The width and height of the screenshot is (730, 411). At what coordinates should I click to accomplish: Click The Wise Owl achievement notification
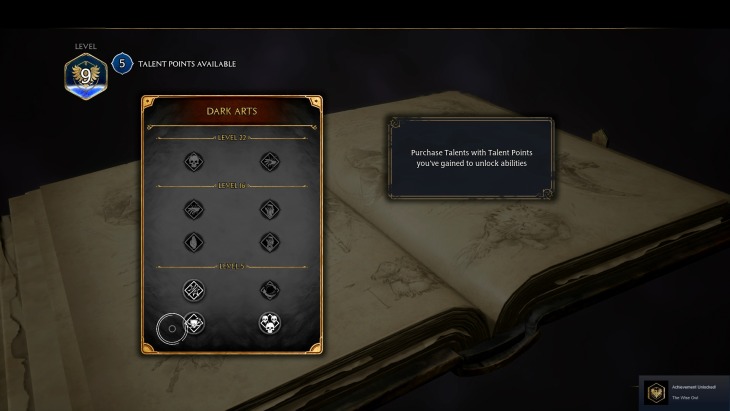684,393
